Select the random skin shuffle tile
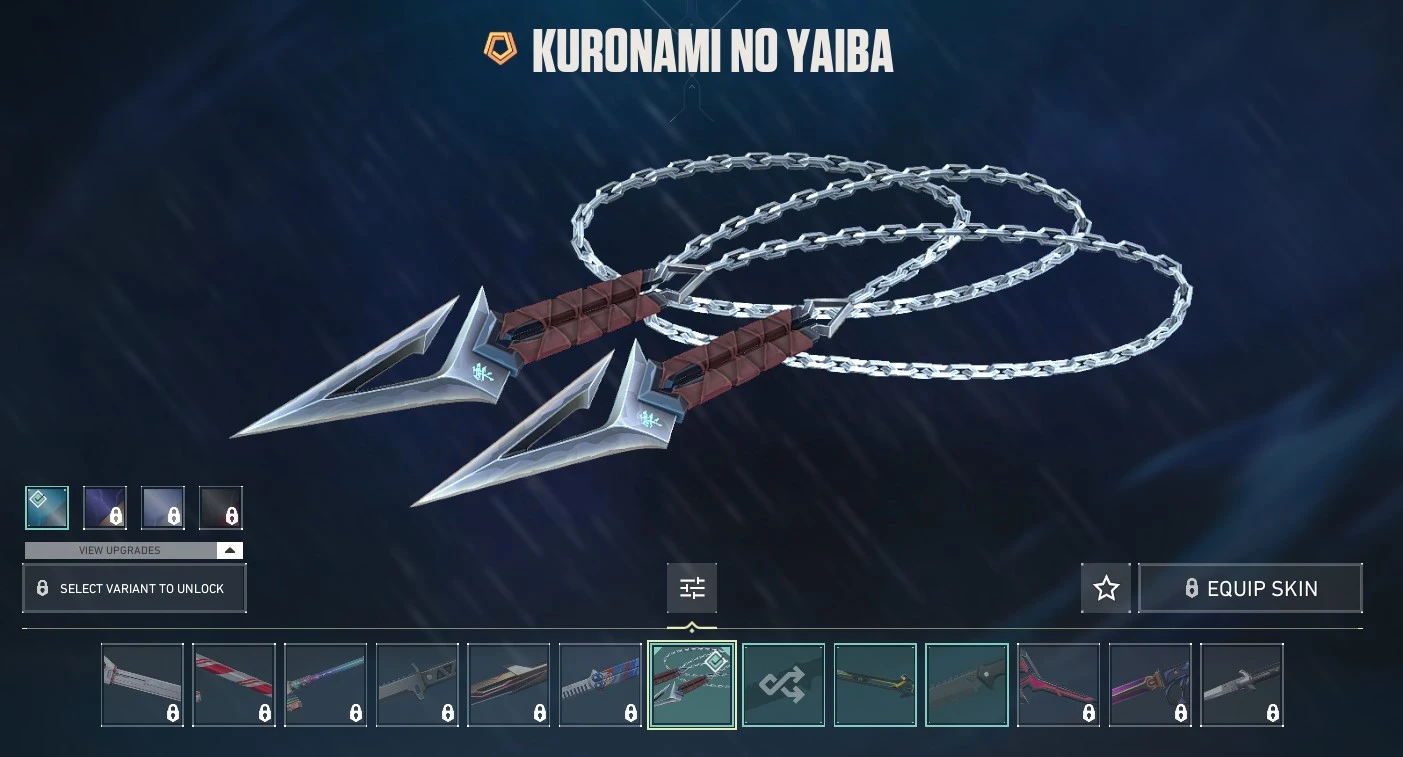Screen dimensions: 1403x757 [783, 684]
